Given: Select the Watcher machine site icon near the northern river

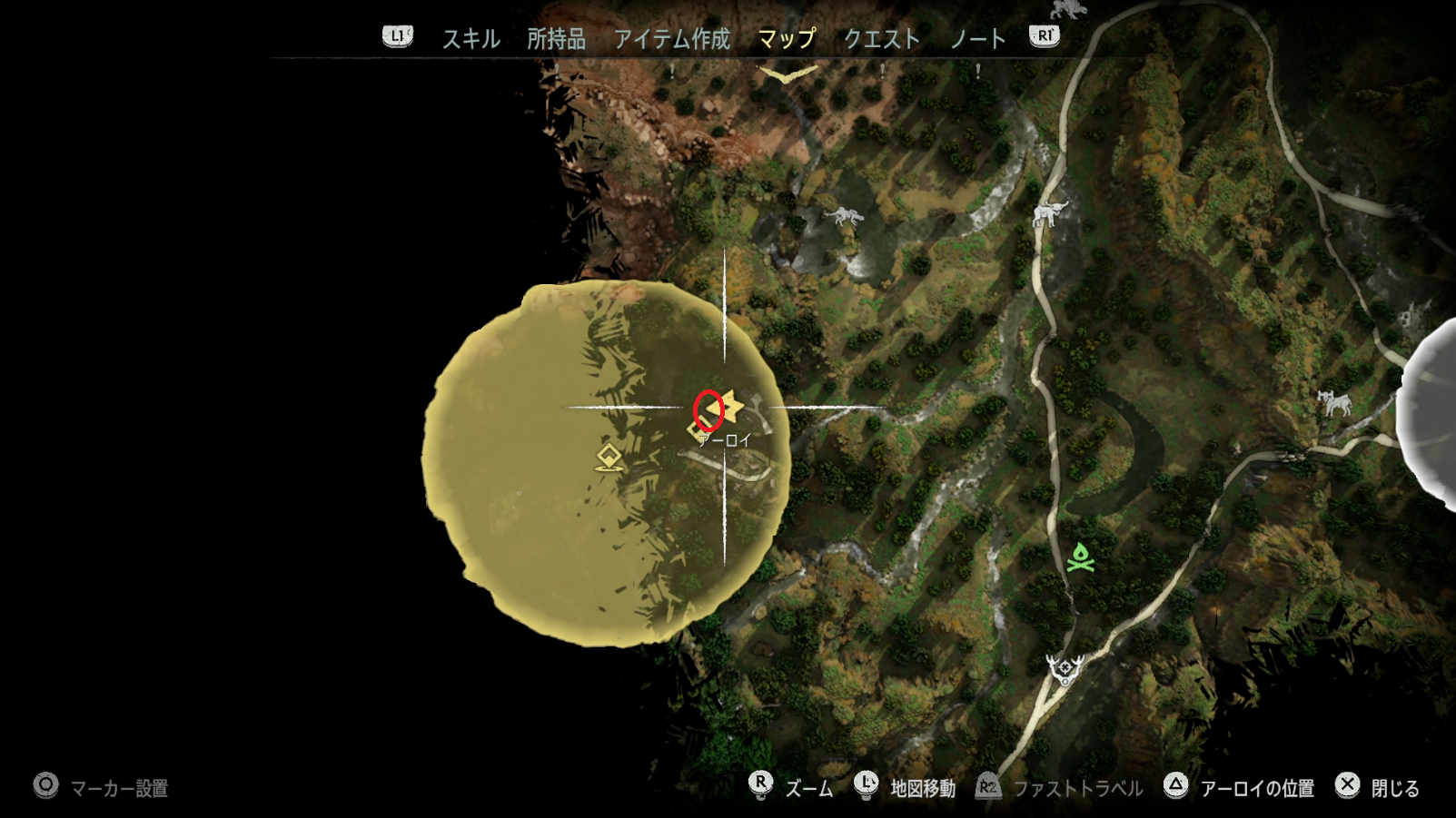Looking at the screenshot, I should (x=845, y=215).
